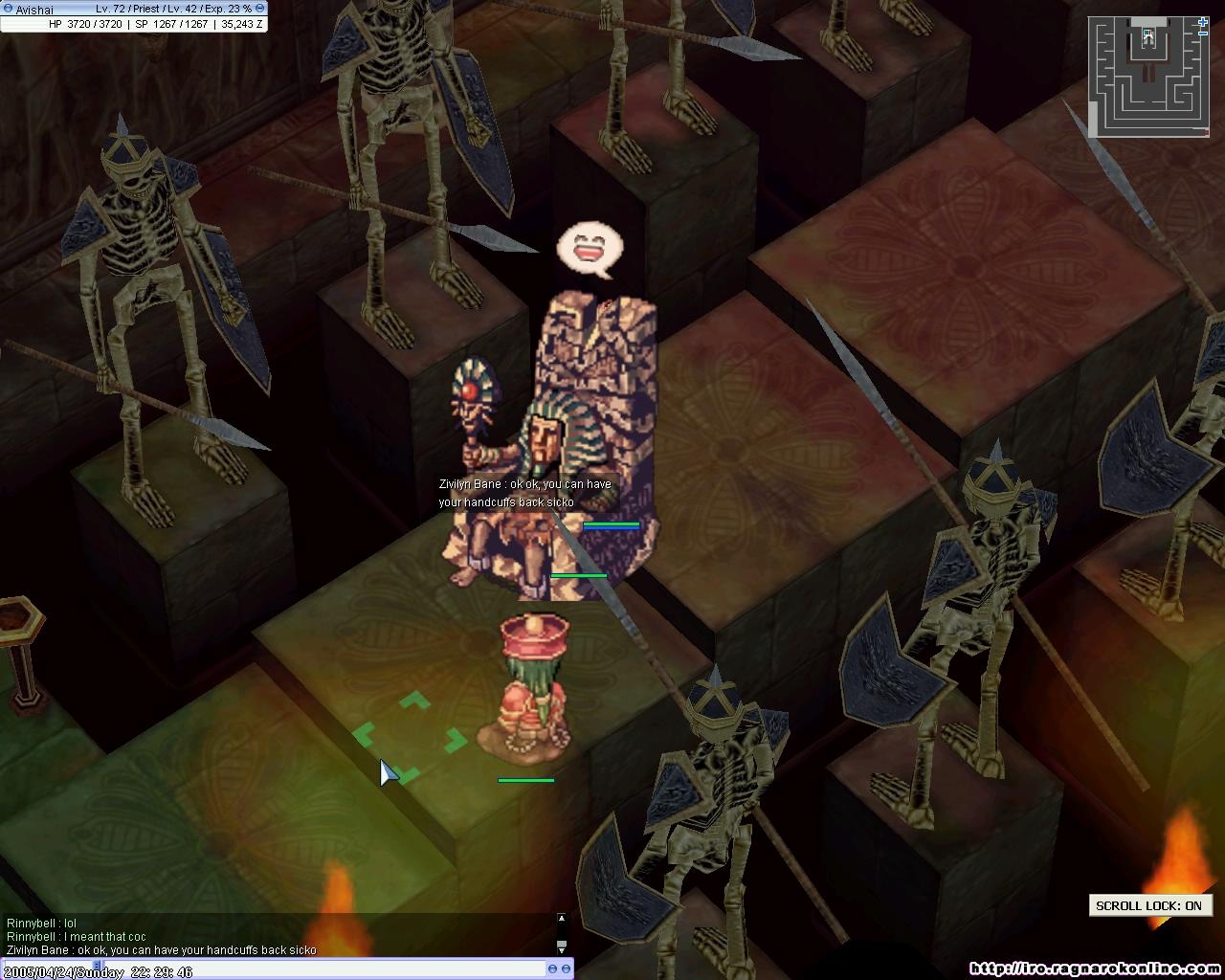Click the left round button of the chat bar pair
Image resolution: width=1225 pixels, height=980 pixels.
(x=553, y=970)
